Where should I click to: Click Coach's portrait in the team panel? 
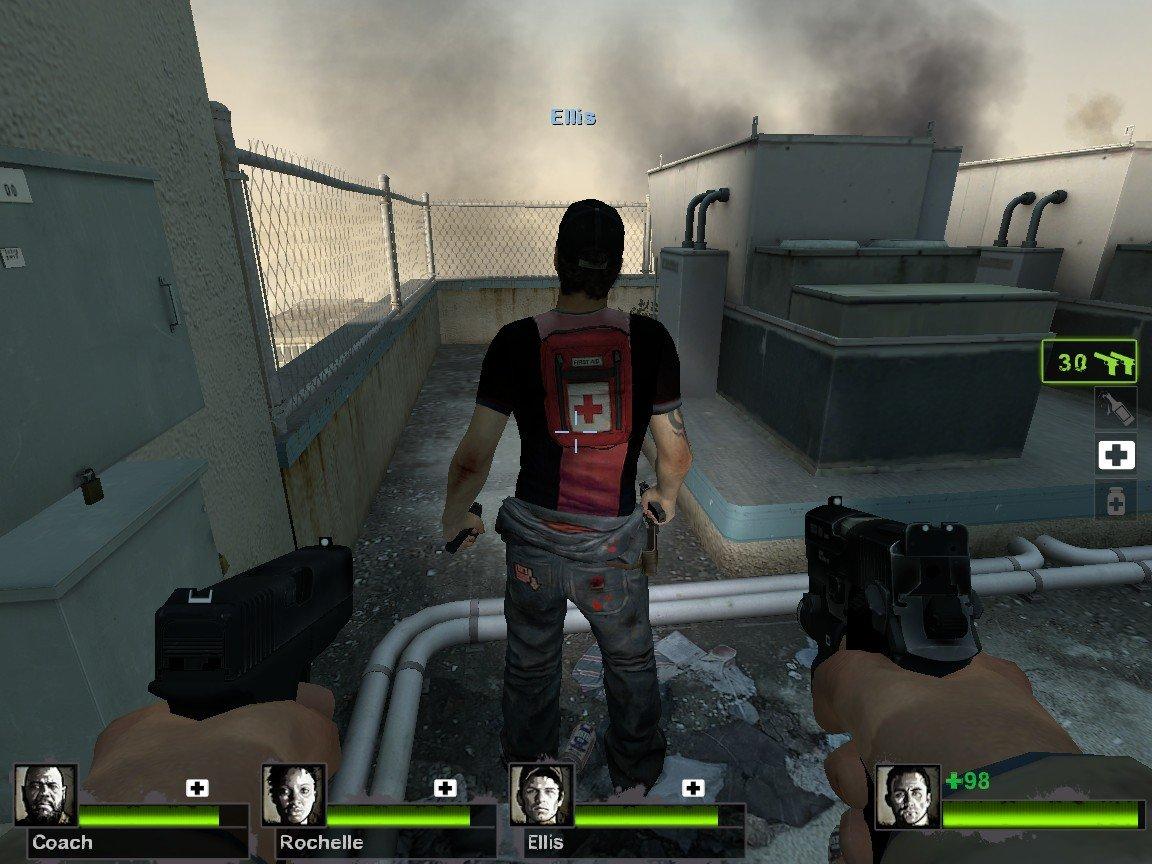(45, 795)
